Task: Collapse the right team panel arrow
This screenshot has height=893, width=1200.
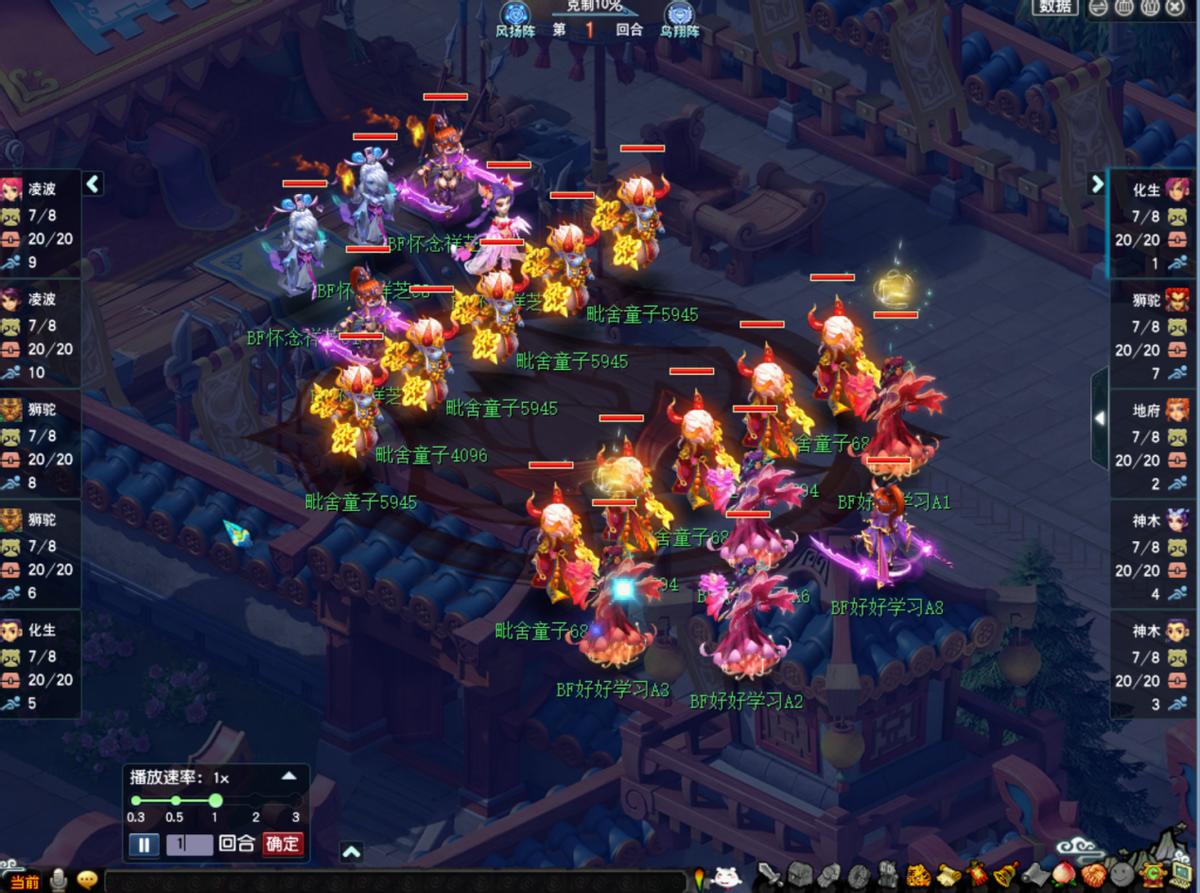Action: click(x=1097, y=184)
